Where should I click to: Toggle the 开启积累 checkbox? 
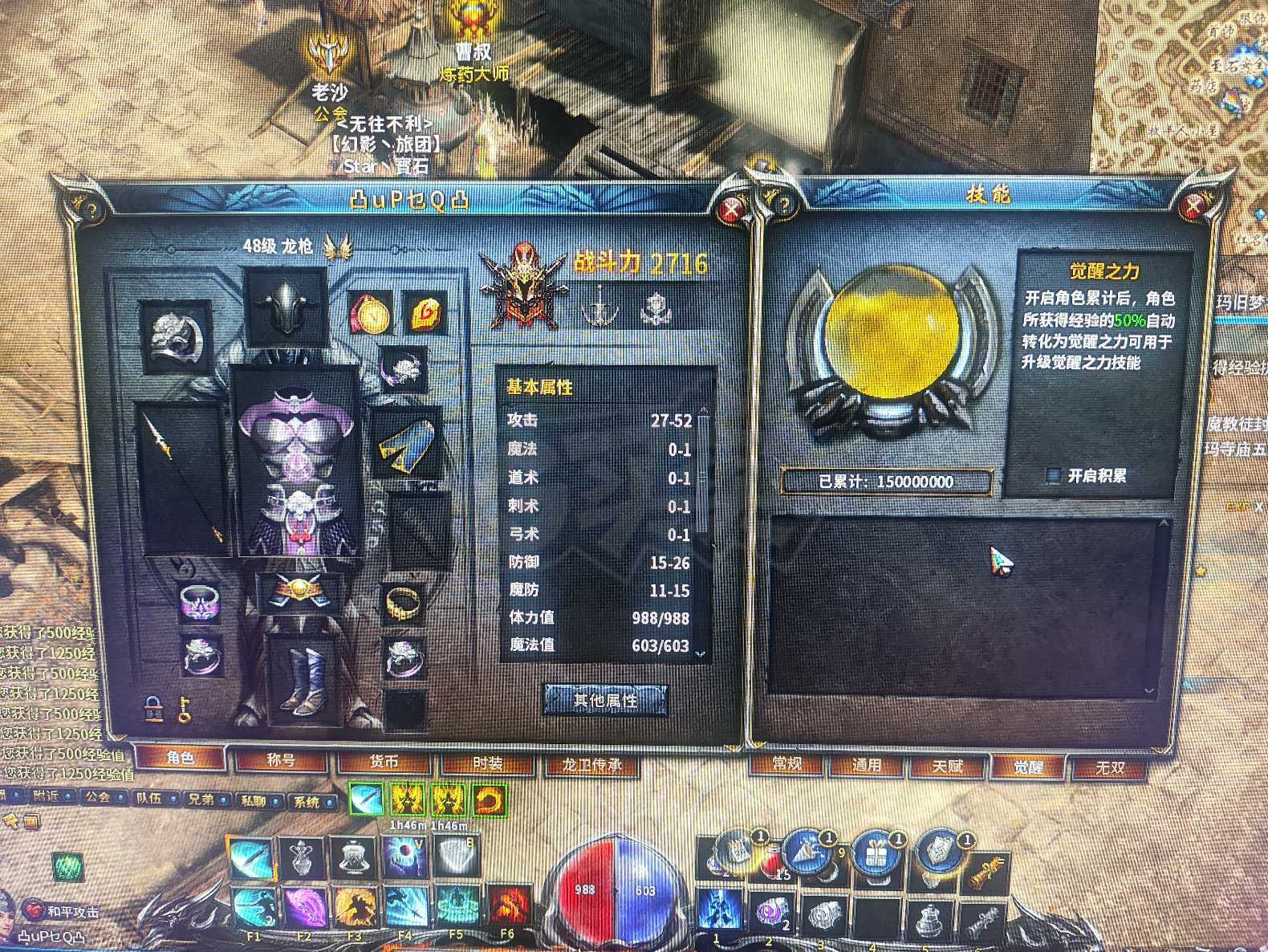tap(1054, 476)
